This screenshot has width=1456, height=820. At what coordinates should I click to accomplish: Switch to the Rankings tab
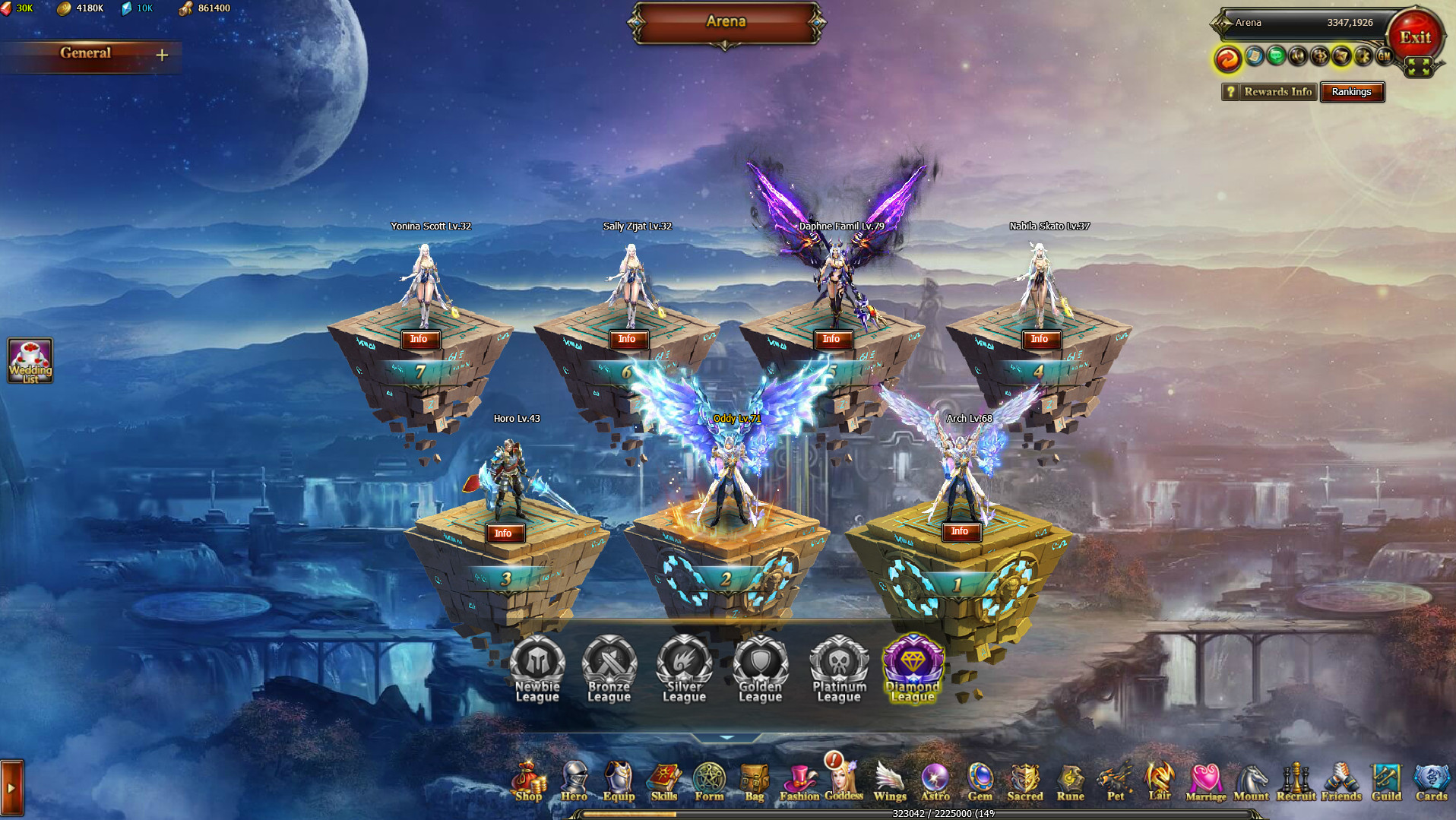(x=1352, y=92)
